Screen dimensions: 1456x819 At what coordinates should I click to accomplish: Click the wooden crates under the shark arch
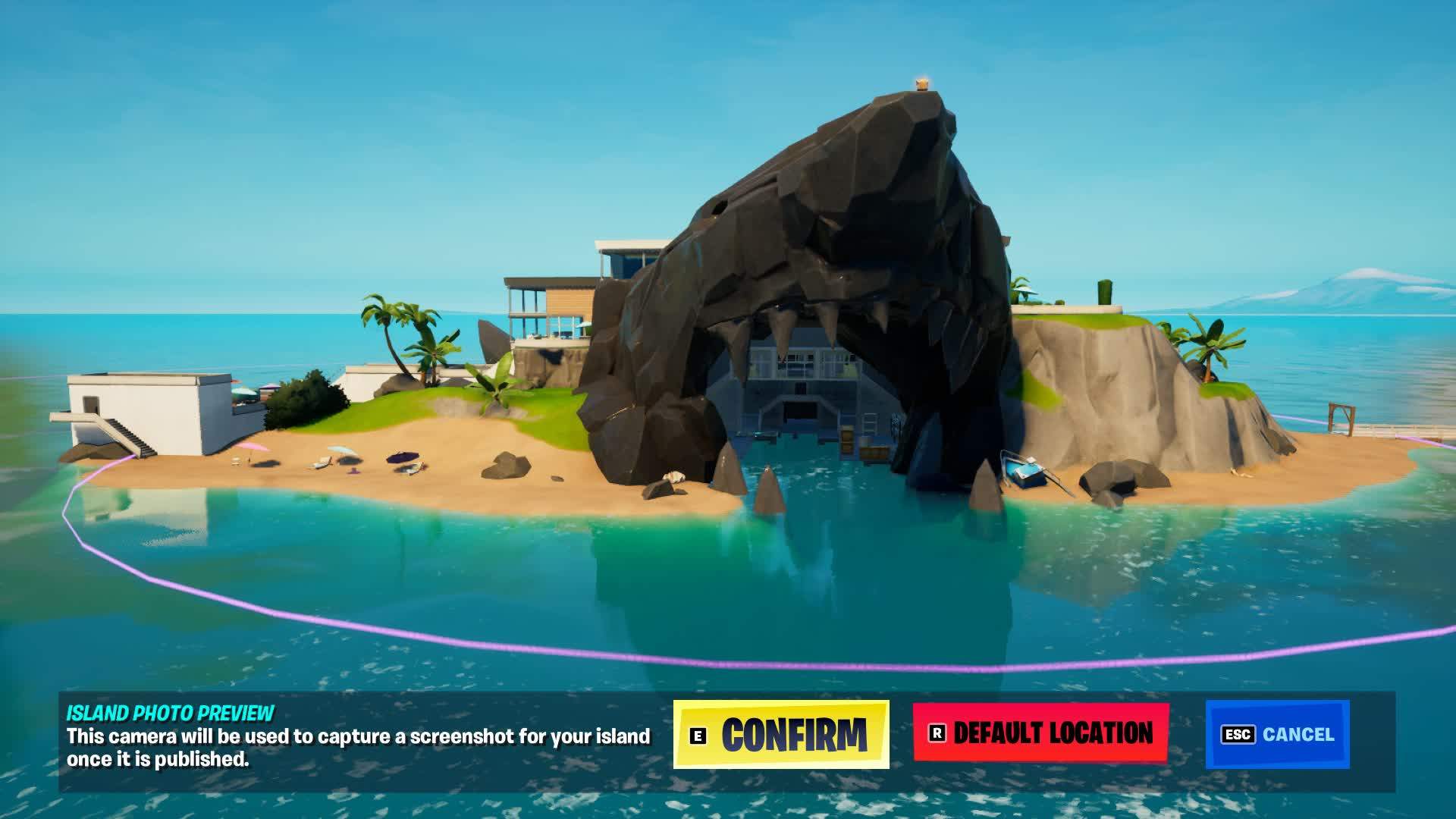[x=847, y=440]
